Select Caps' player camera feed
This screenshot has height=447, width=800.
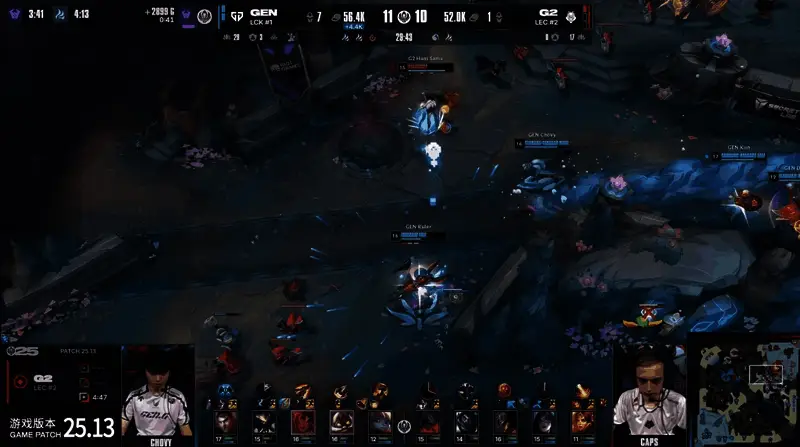coord(647,392)
